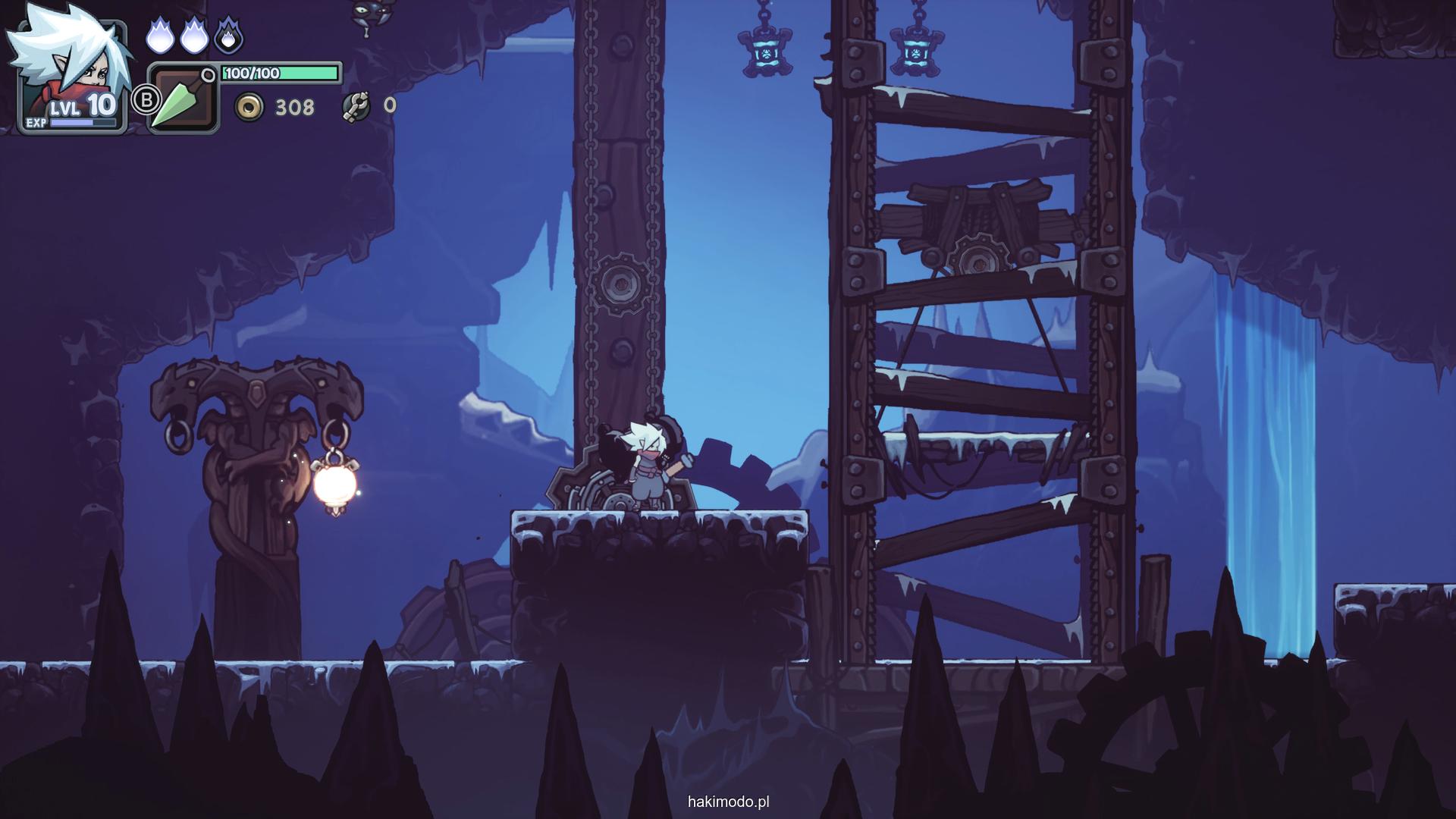Viewport: 1456px width, 819px height.
Task: Select the green kunai weapon slot
Action: 183,99
